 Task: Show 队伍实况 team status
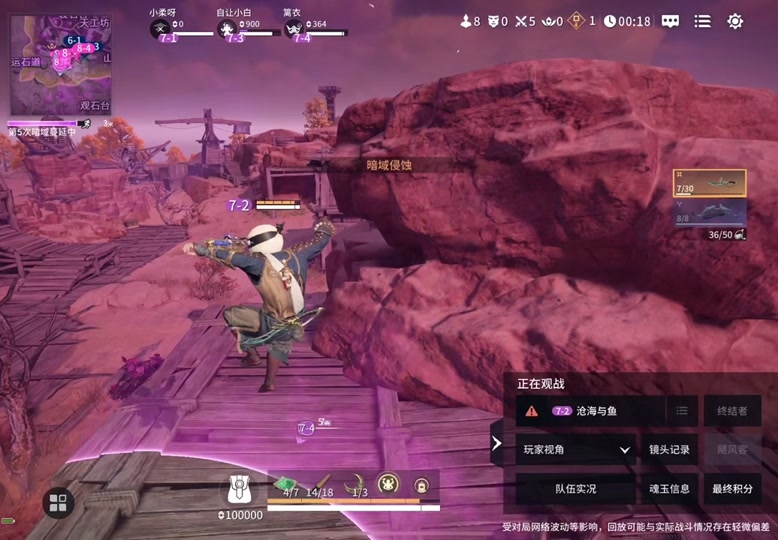pos(576,489)
